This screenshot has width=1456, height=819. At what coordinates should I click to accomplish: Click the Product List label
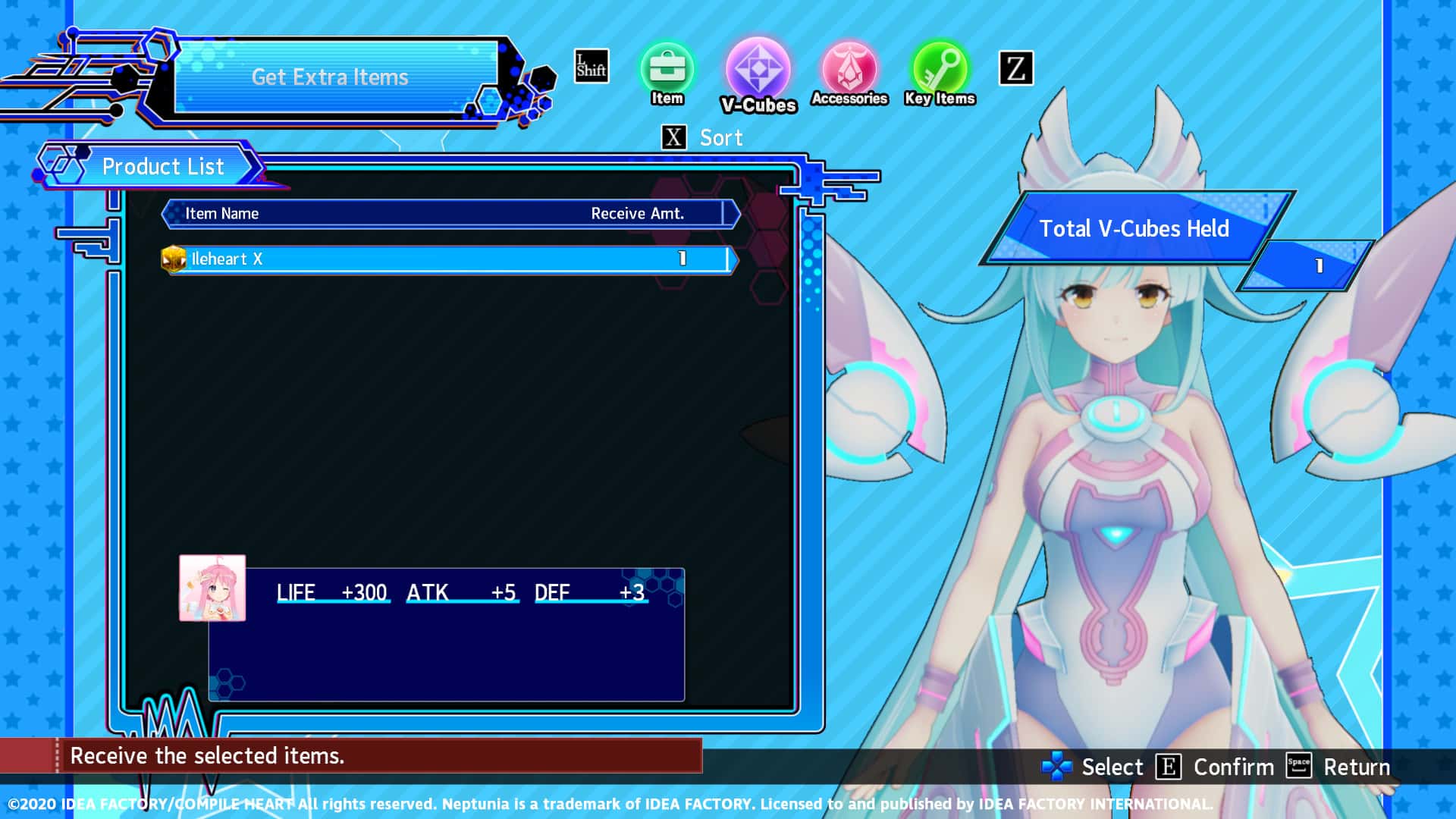coord(164,166)
